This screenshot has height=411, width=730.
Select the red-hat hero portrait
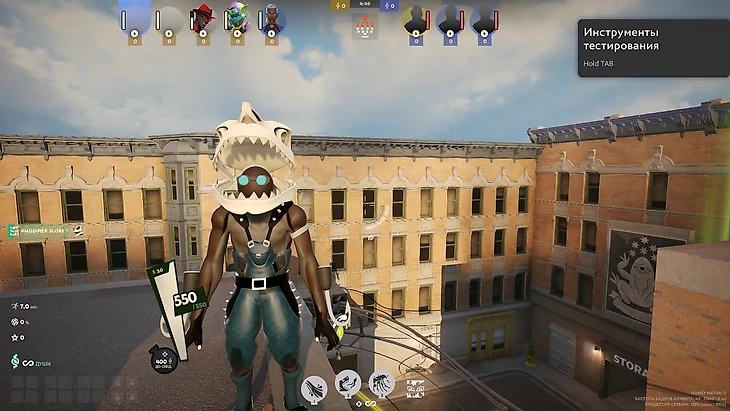click(203, 18)
